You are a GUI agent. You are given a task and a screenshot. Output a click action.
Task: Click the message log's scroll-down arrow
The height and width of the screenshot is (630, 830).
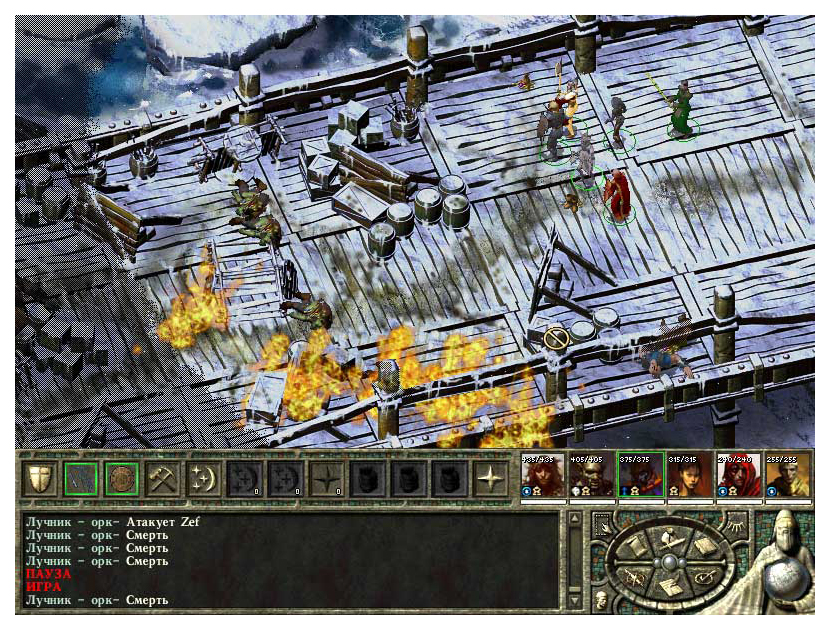click(574, 599)
